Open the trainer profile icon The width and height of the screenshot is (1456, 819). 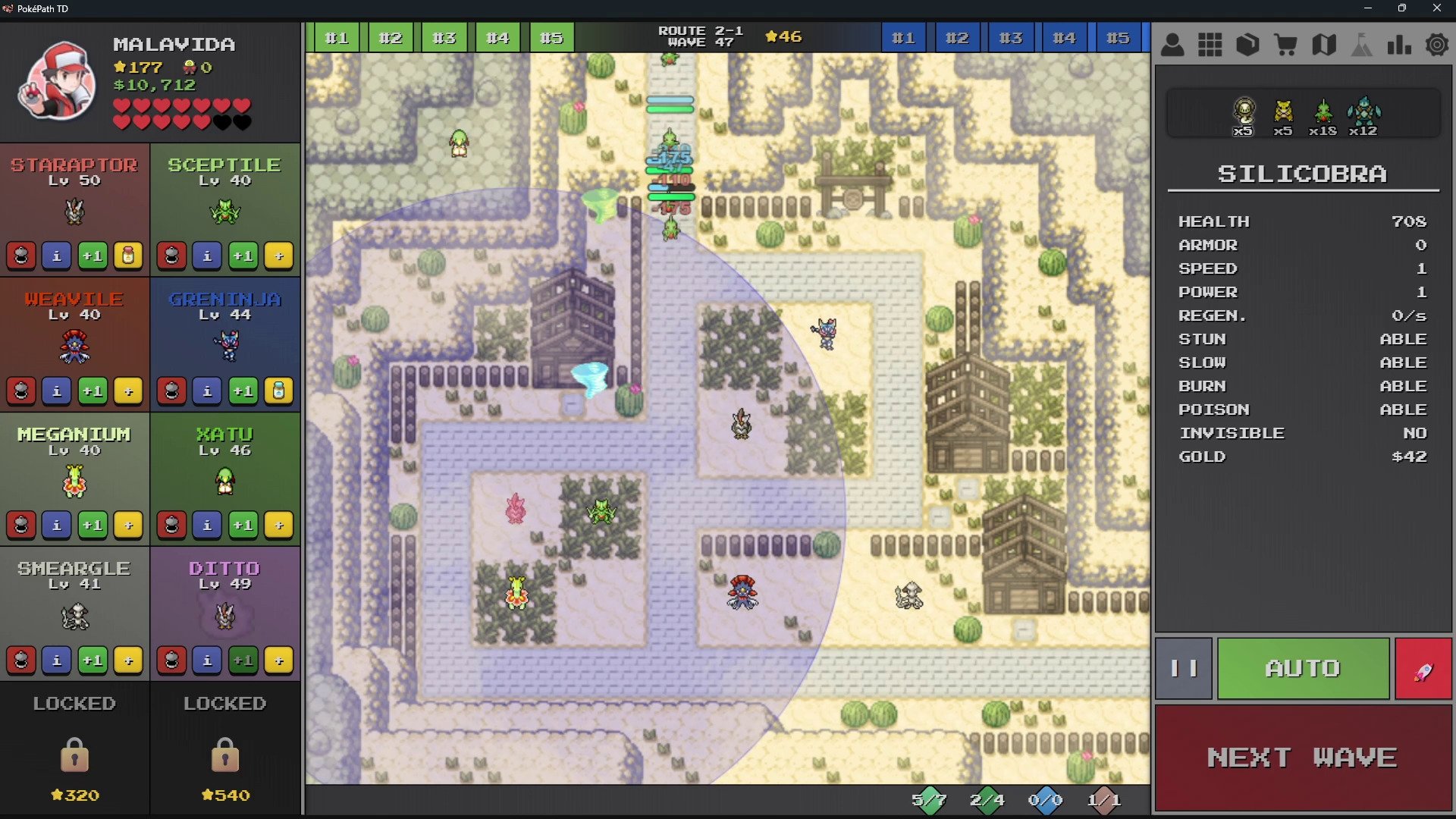[1172, 45]
